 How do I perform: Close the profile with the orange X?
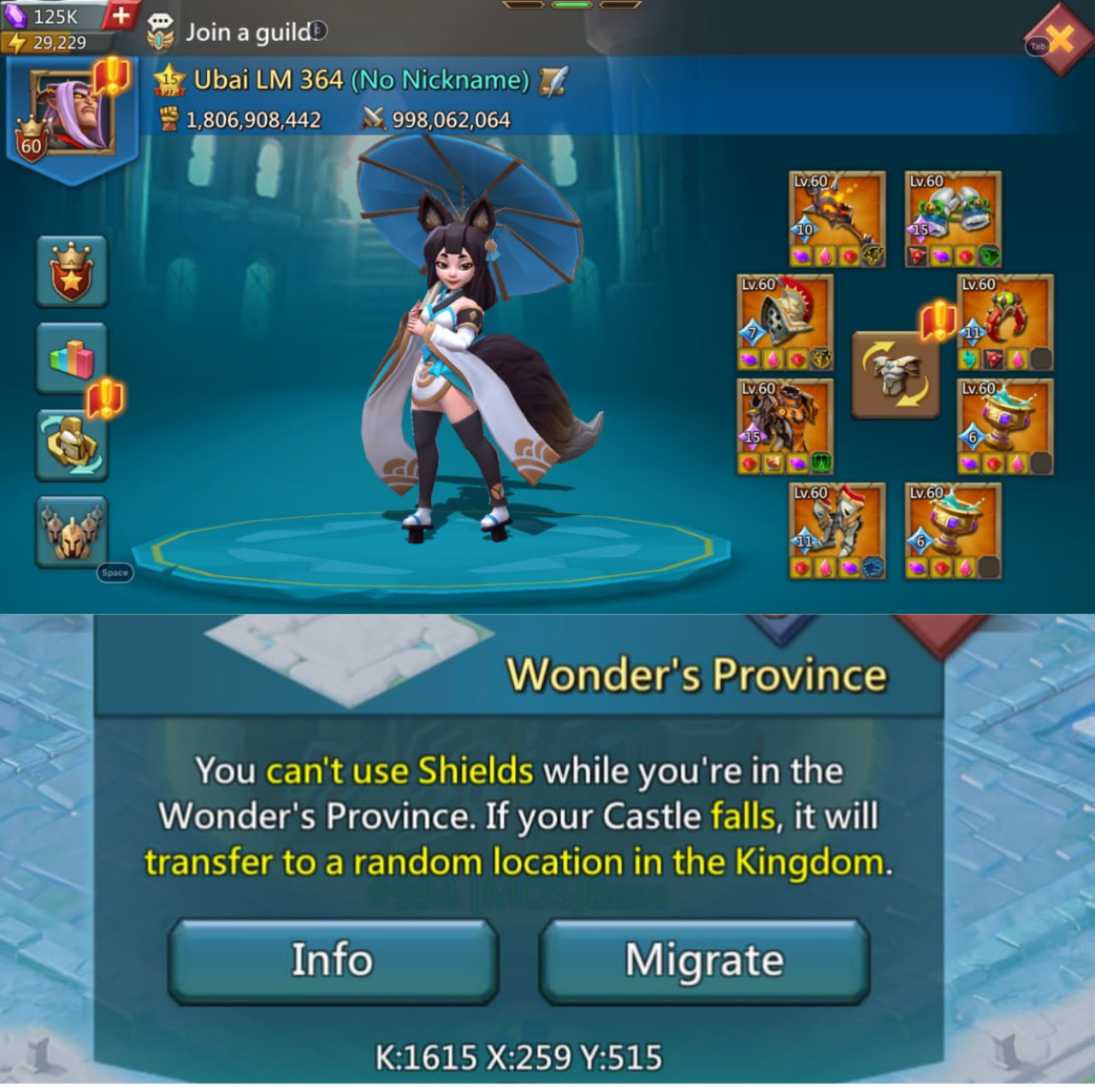point(1059,38)
